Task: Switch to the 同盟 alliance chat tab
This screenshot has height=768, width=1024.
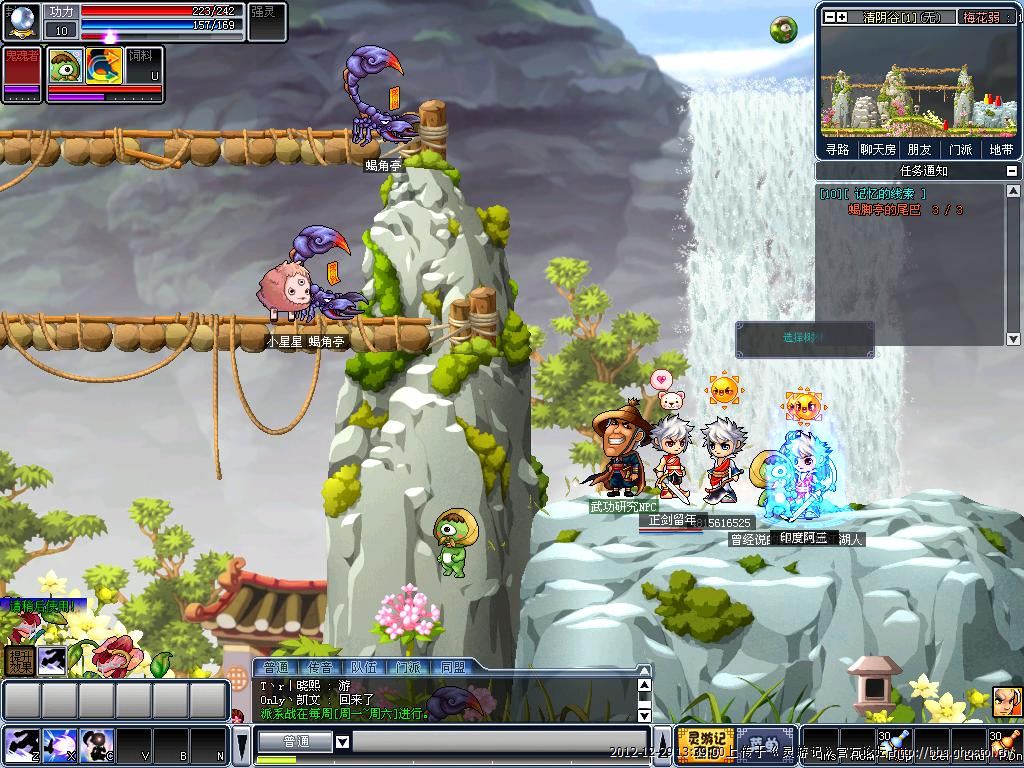Action: [452, 667]
